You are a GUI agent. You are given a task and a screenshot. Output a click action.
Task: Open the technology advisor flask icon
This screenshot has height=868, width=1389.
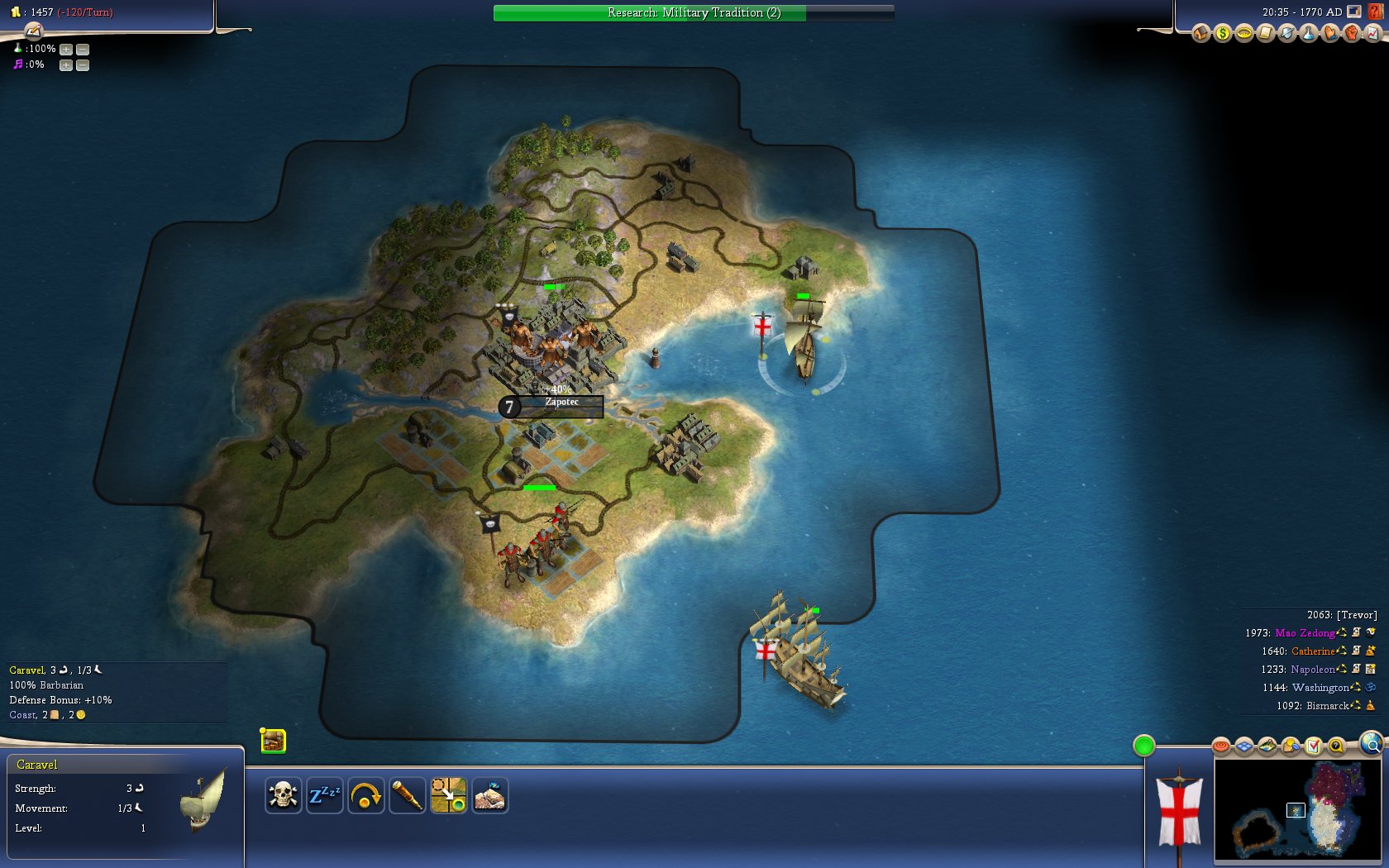[1309, 34]
